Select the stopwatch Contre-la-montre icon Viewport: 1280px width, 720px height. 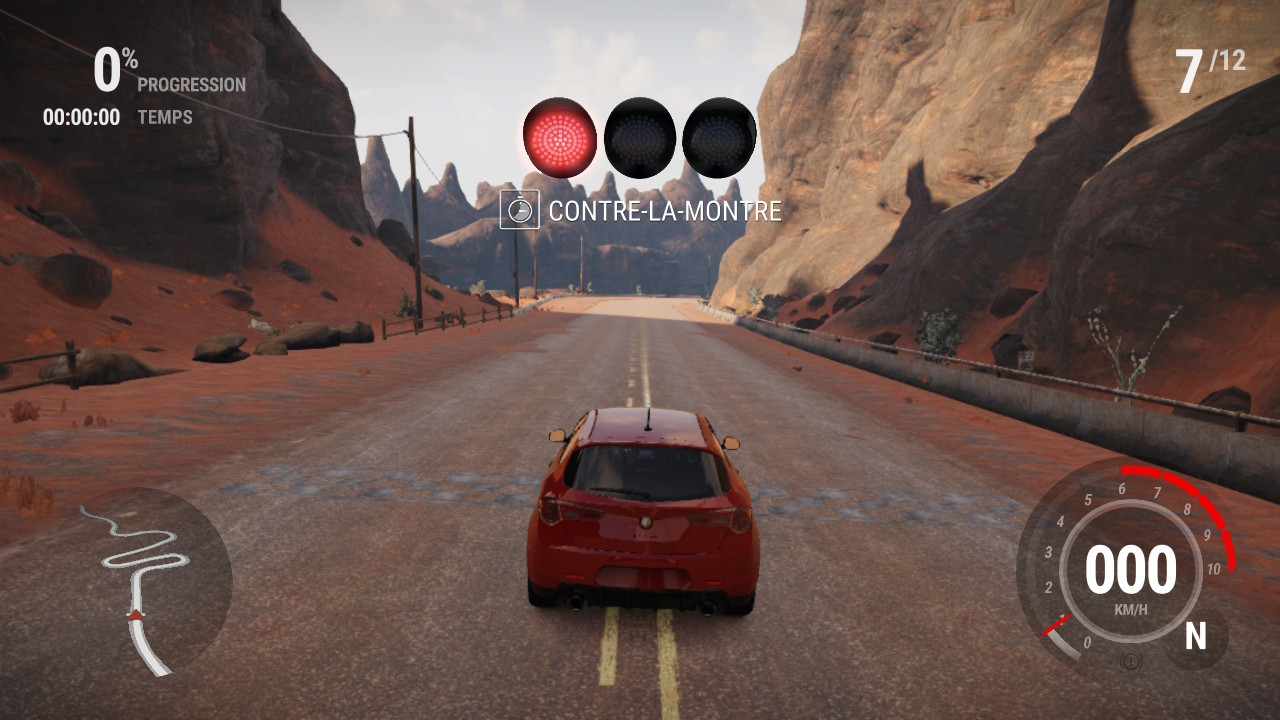tap(519, 210)
